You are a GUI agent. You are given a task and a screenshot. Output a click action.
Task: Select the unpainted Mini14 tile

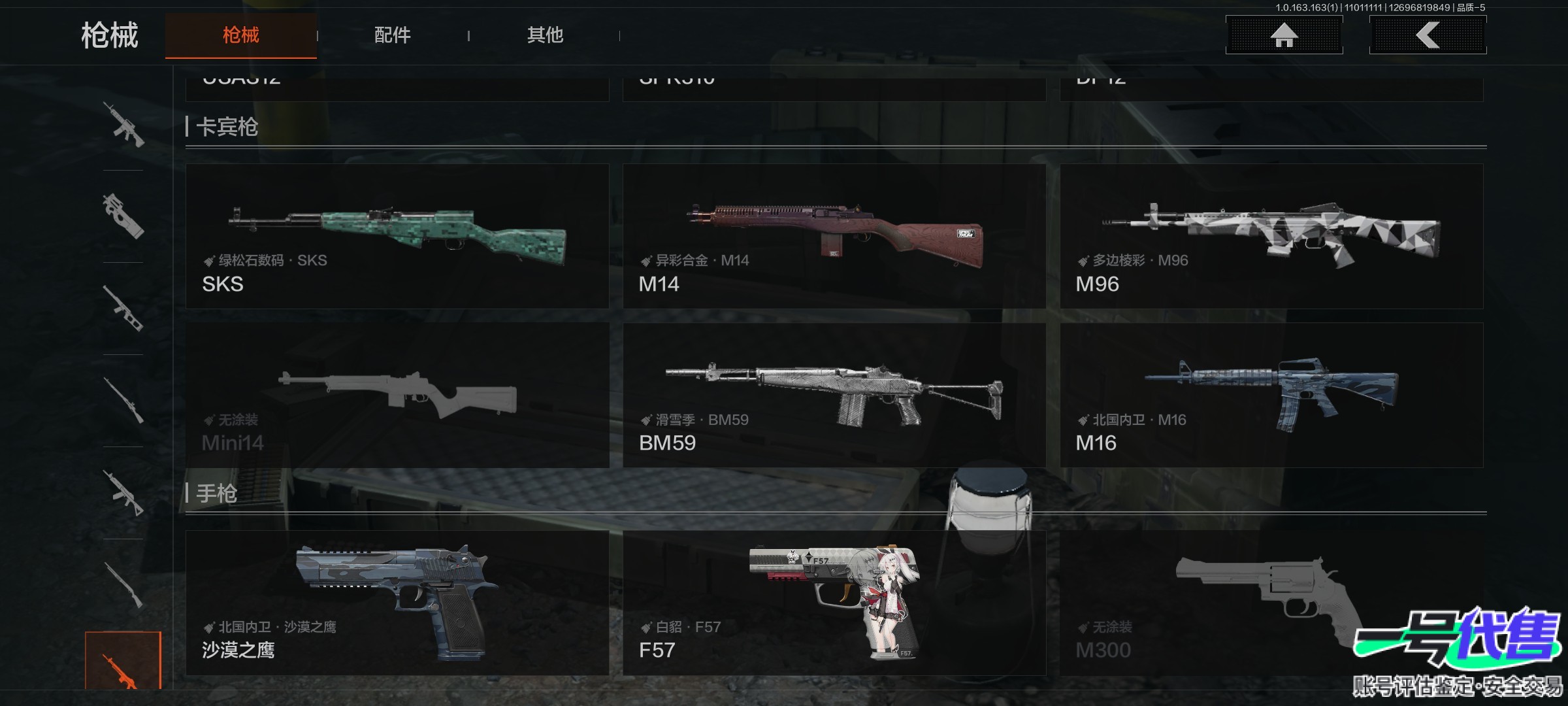(x=397, y=395)
